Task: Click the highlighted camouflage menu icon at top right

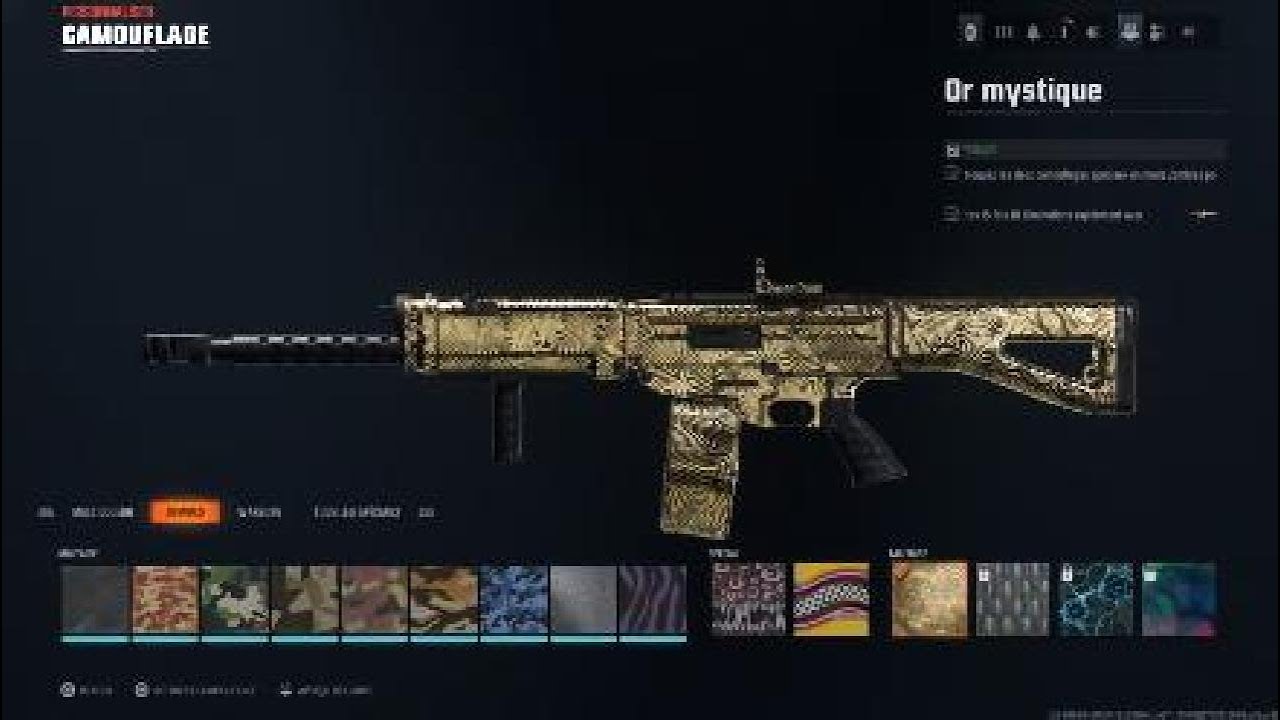Action: click(x=1128, y=30)
